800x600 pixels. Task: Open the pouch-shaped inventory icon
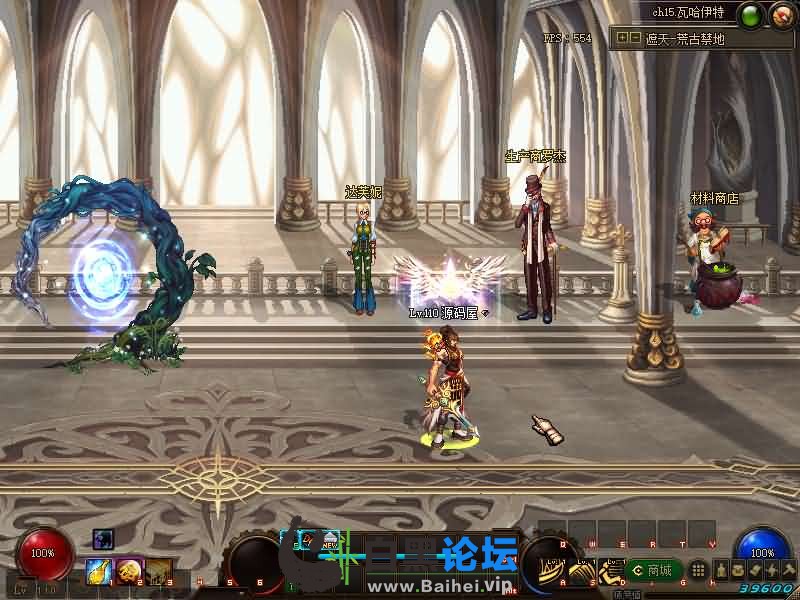[736, 570]
